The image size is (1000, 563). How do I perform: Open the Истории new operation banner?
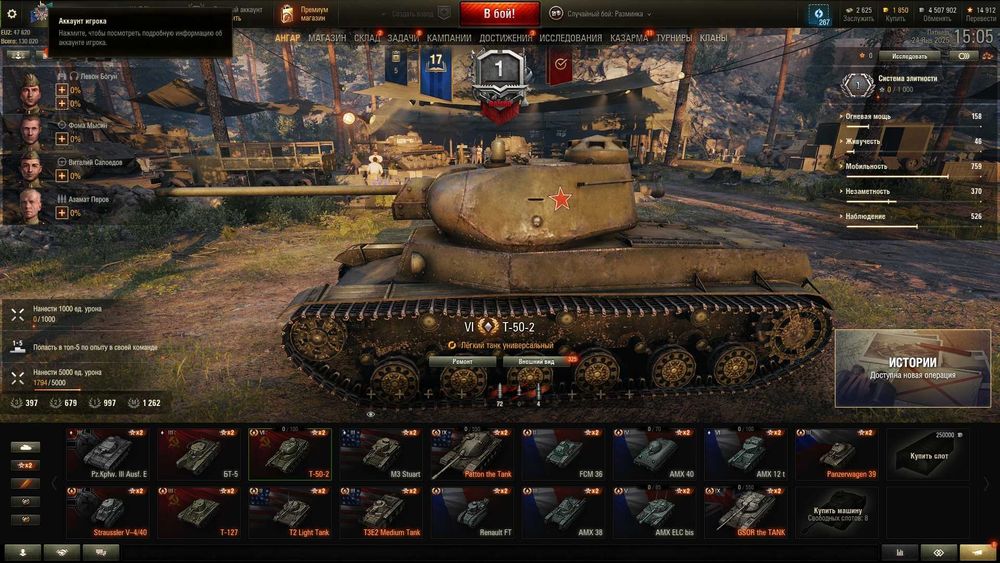(913, 368)
